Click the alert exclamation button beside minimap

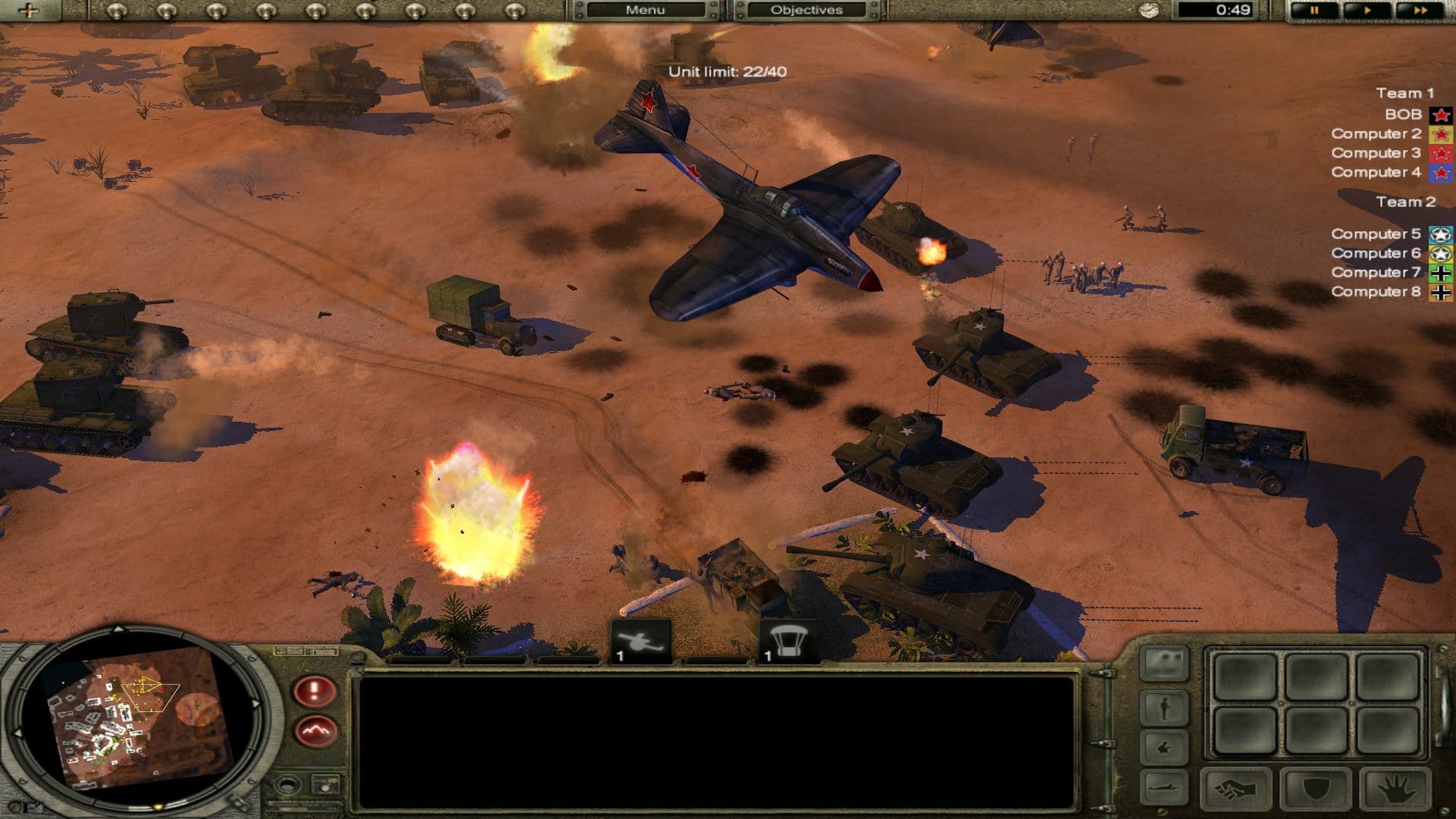[315, 691]
